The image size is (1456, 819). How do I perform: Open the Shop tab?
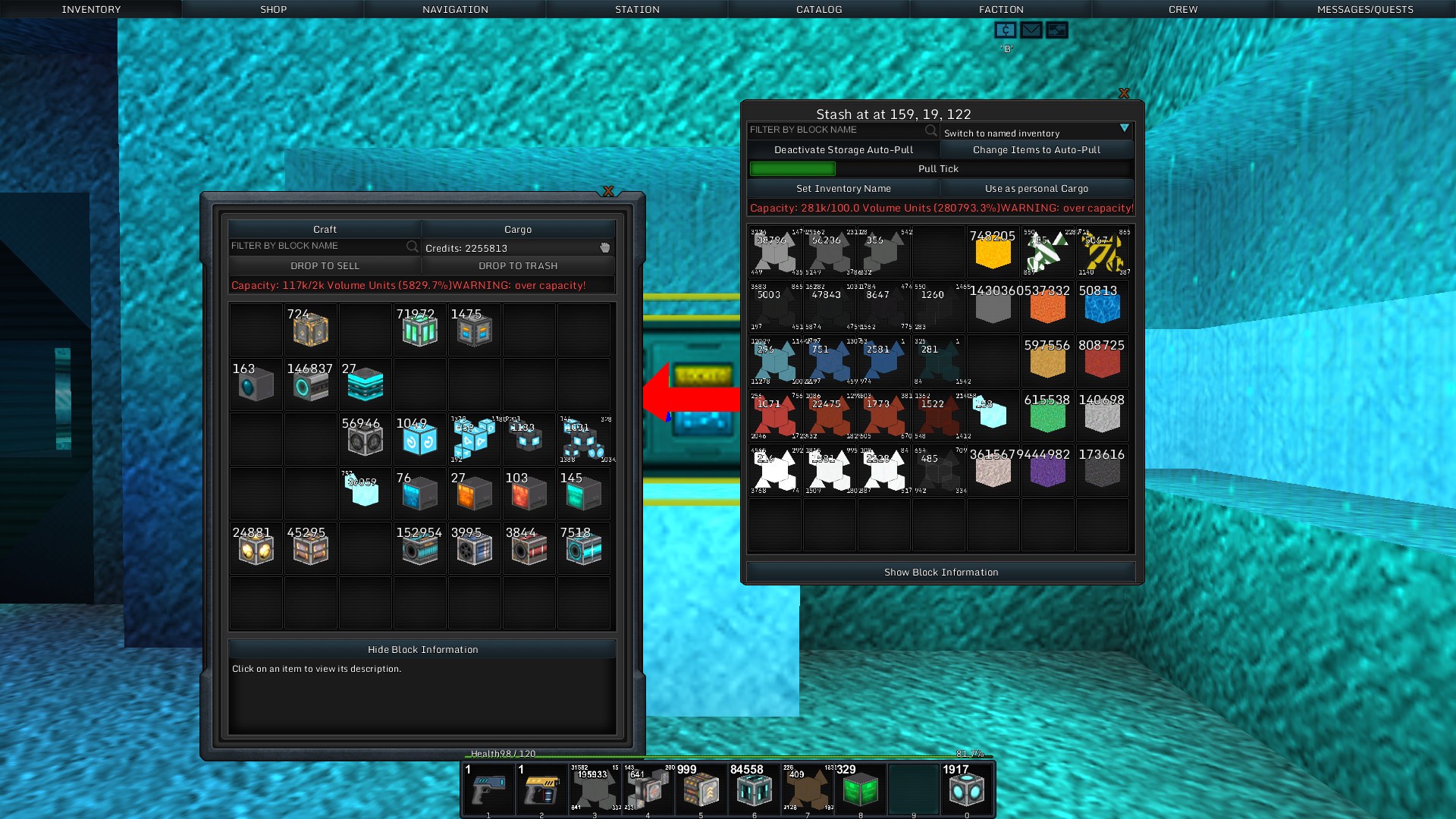[273, 9]
